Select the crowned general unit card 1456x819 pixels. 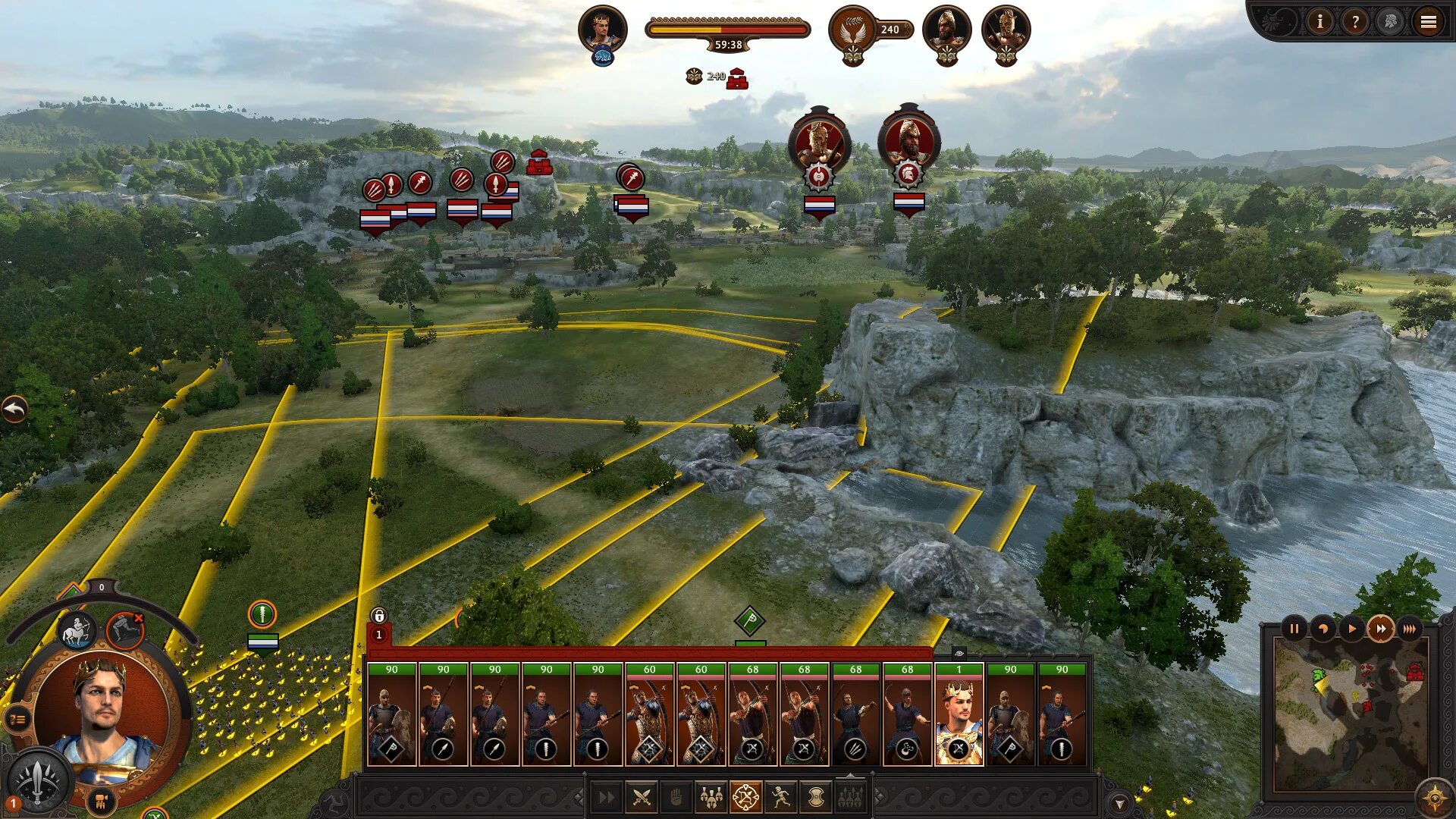tap(959, 714)
